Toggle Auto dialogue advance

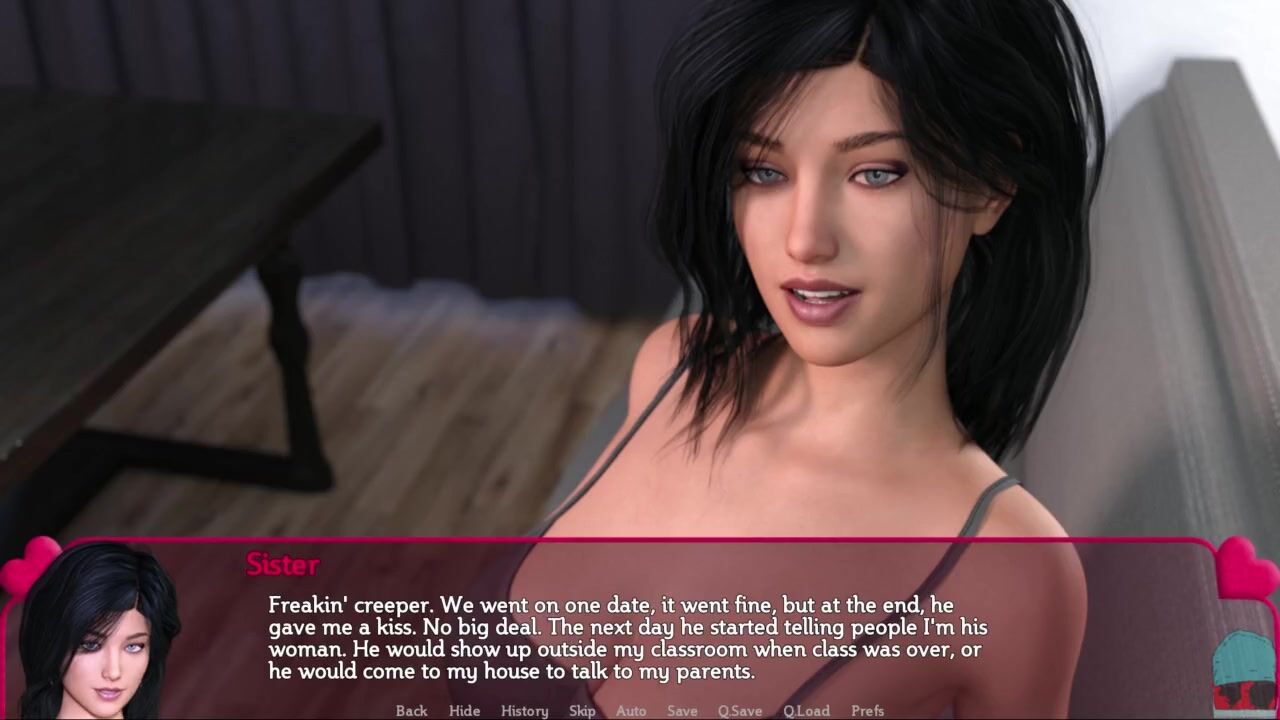[631, 711]
